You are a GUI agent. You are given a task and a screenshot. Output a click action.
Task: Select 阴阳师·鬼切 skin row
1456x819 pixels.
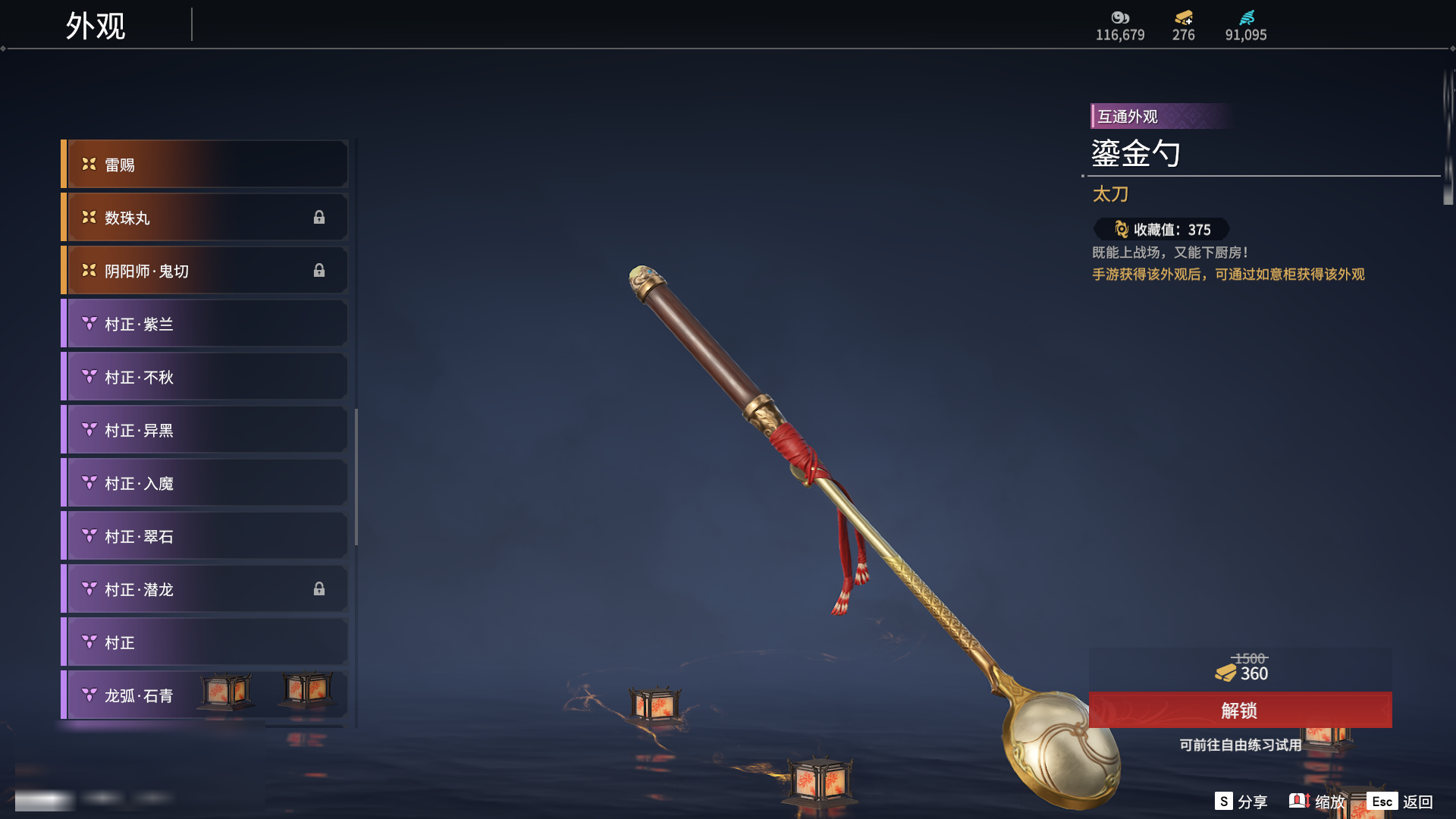[x=205, y=271]
